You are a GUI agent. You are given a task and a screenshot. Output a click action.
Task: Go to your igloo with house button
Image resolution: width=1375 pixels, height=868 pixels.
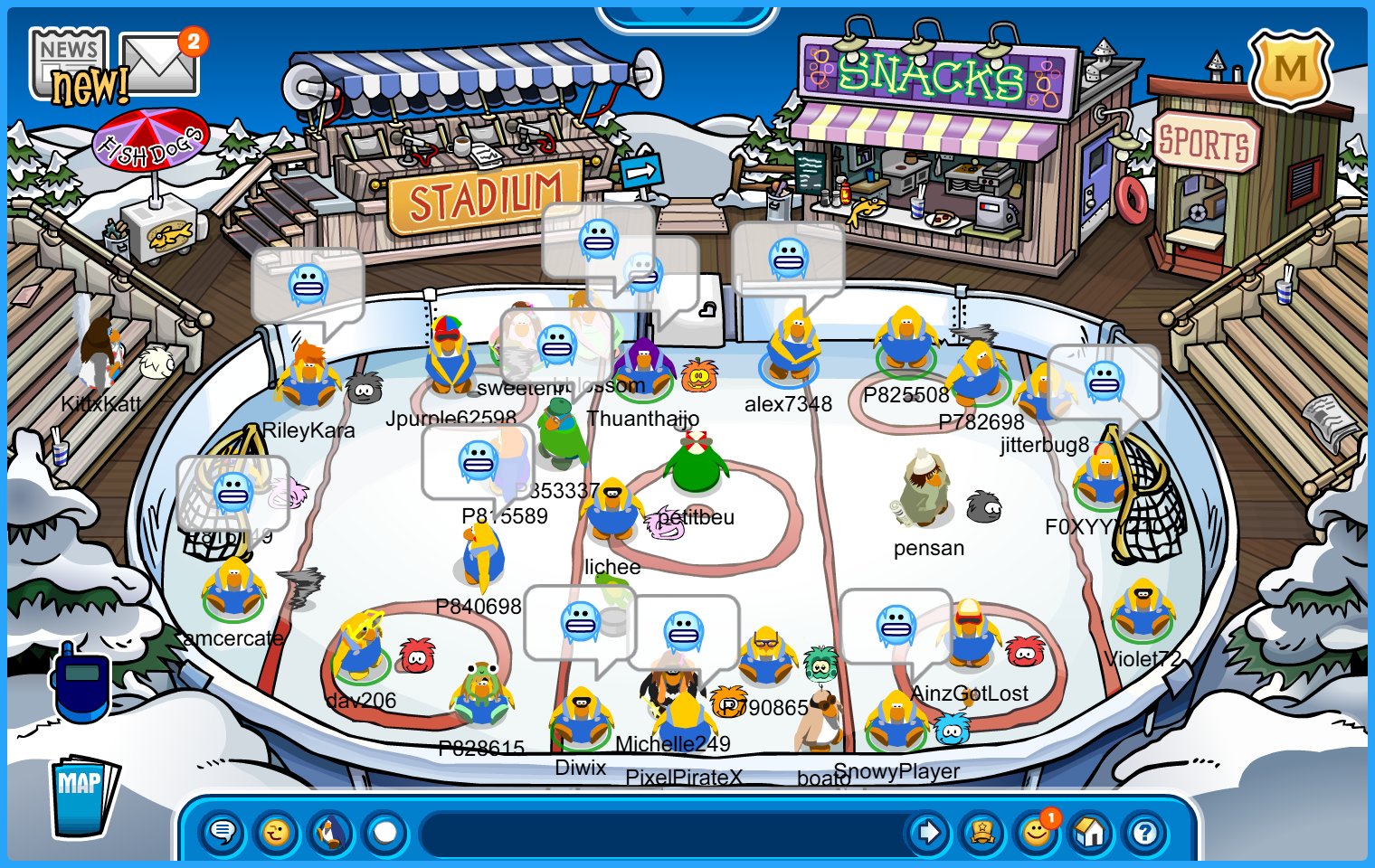click(1091, 832)
